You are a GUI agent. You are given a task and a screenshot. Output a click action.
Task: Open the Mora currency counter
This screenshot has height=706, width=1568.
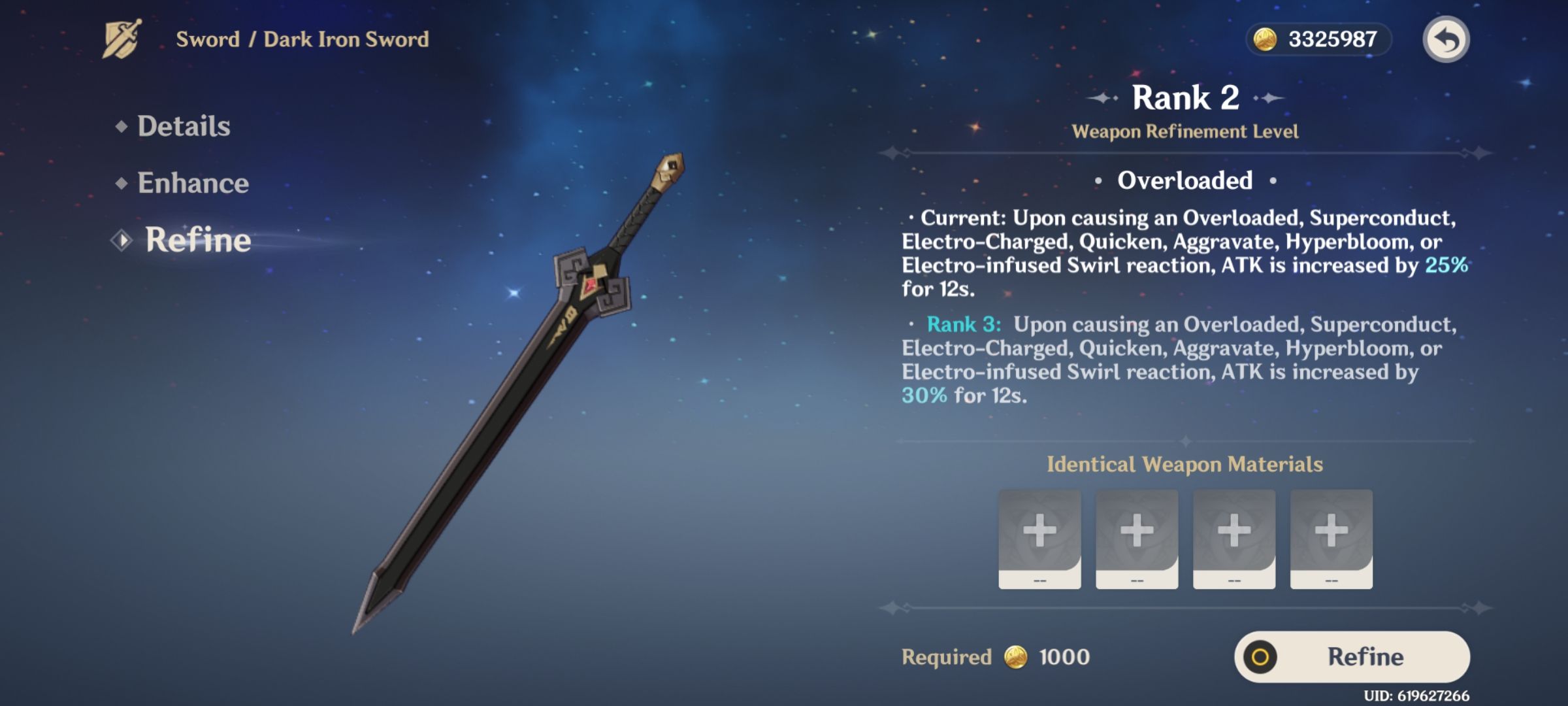click(x=1318, y=39)
